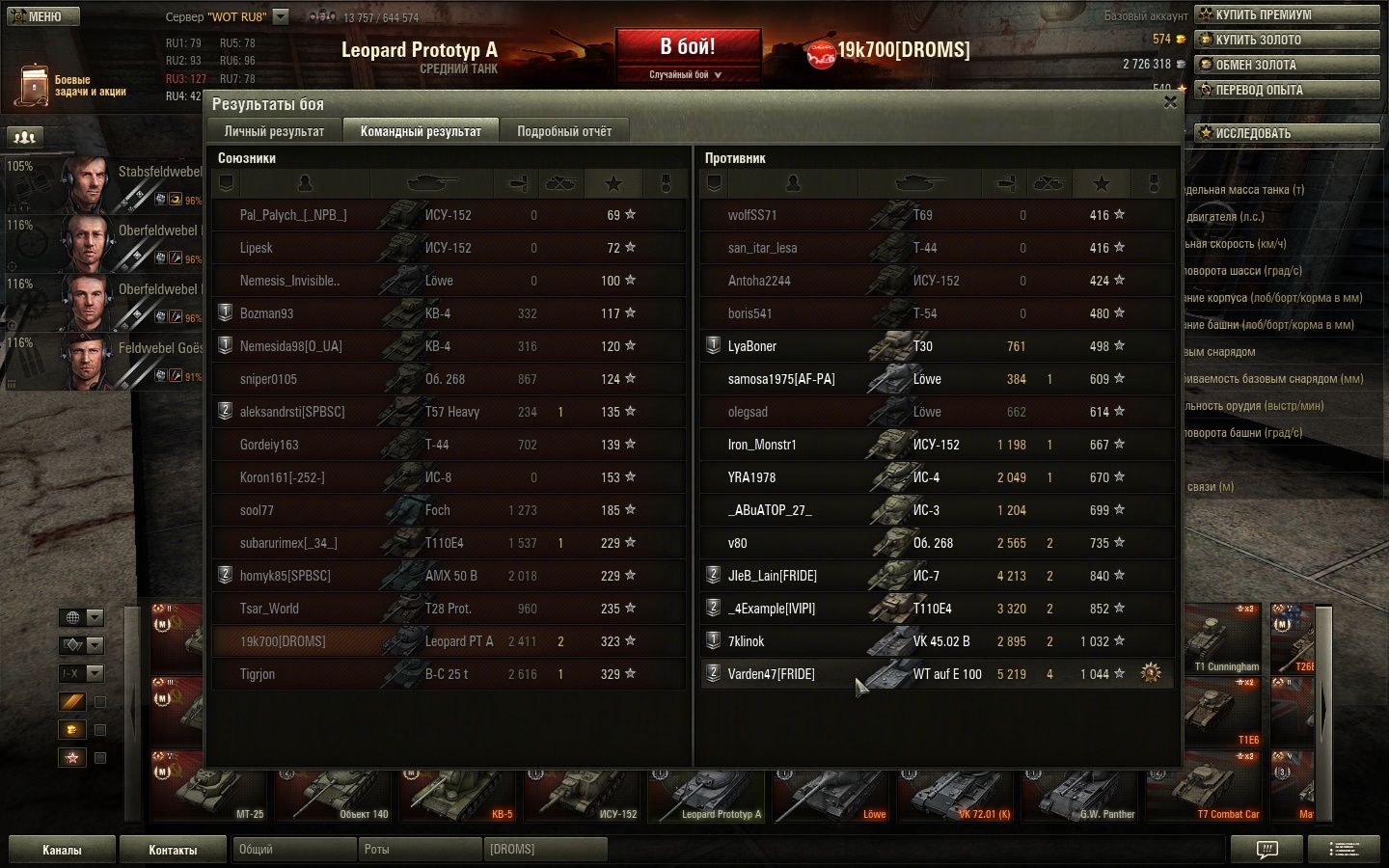Close the battle results window
This screenshot has height=868, width=1389.
click(1170, 102)
